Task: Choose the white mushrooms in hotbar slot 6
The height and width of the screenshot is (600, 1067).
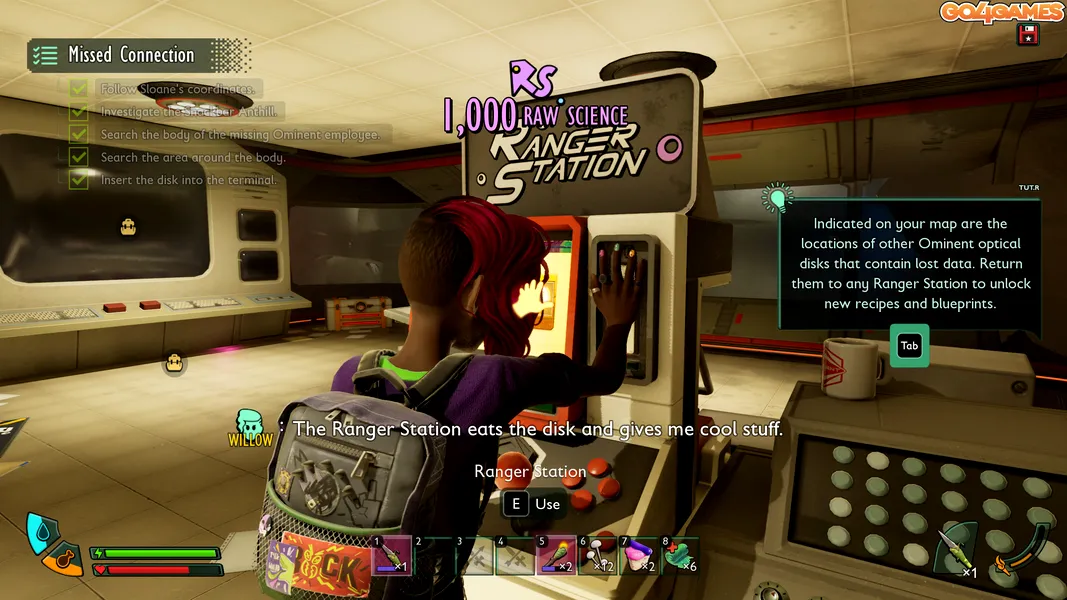Action: pos(597,555)
